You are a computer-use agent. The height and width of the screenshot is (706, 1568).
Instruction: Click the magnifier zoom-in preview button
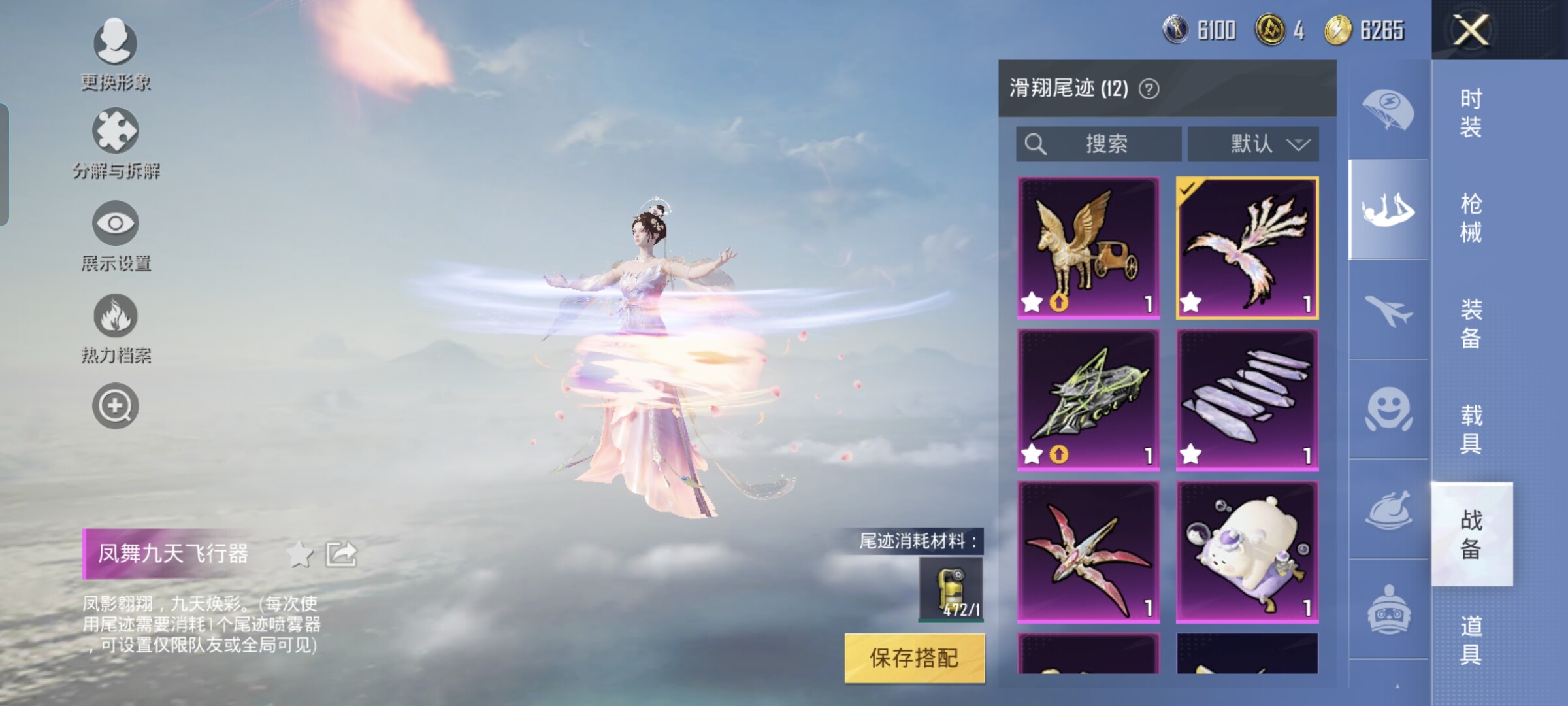(116, 407)
